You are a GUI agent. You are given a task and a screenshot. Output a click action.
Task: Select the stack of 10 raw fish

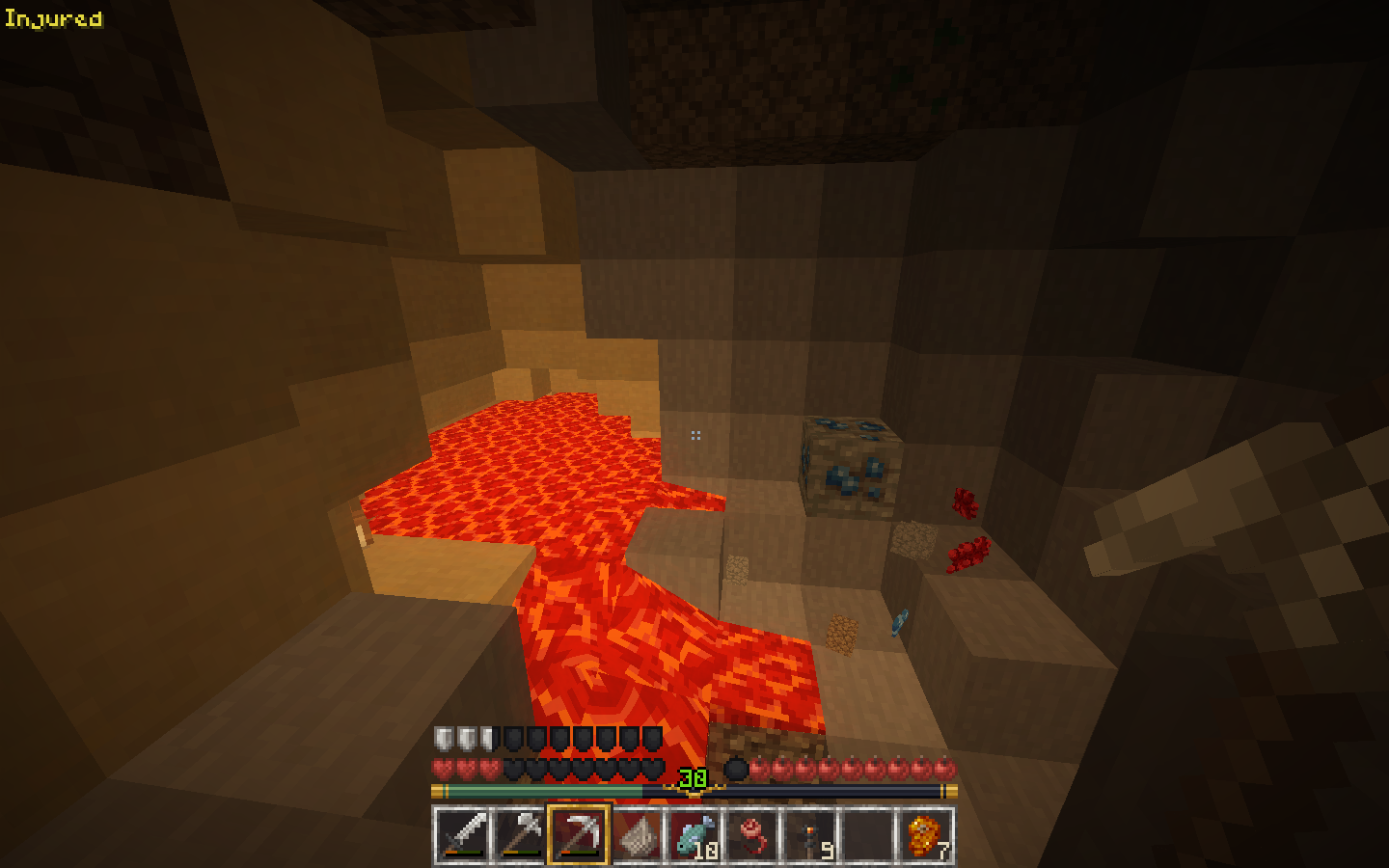(694, 834)
